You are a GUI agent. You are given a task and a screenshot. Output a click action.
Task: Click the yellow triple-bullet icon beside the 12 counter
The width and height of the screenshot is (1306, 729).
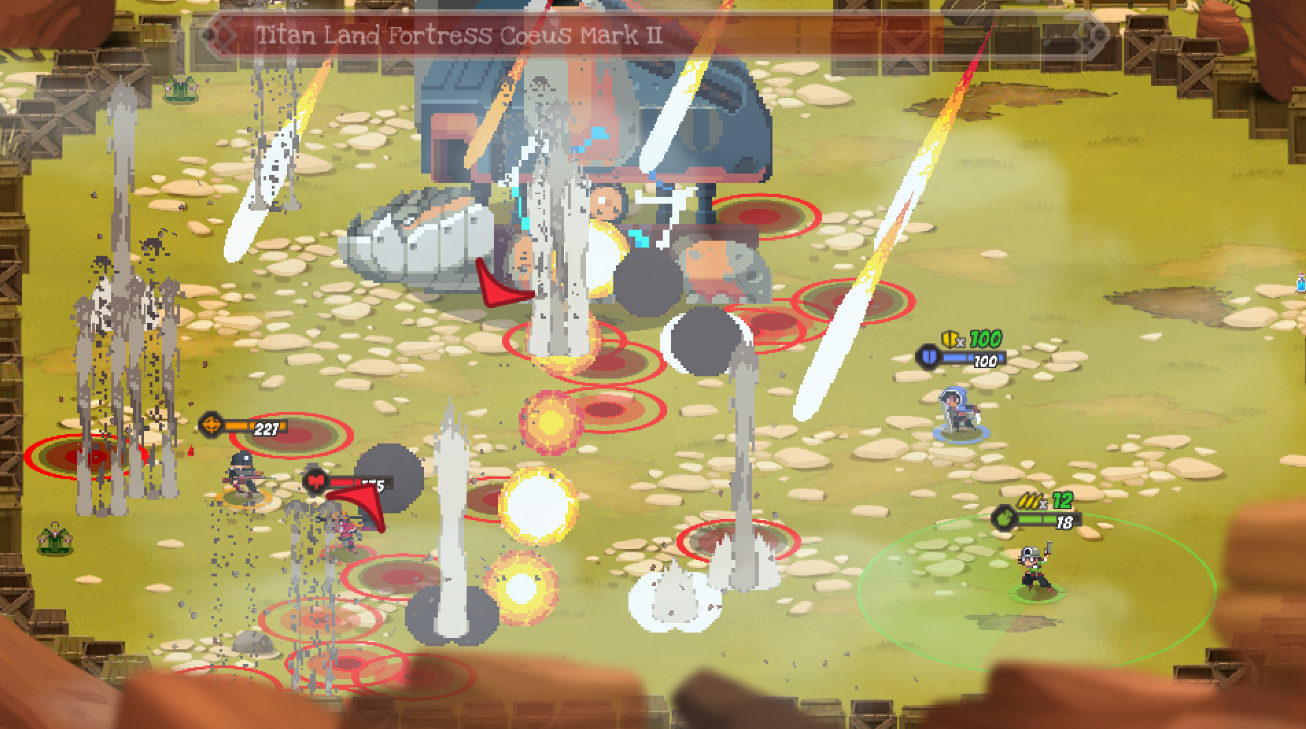coord(1029,501)
